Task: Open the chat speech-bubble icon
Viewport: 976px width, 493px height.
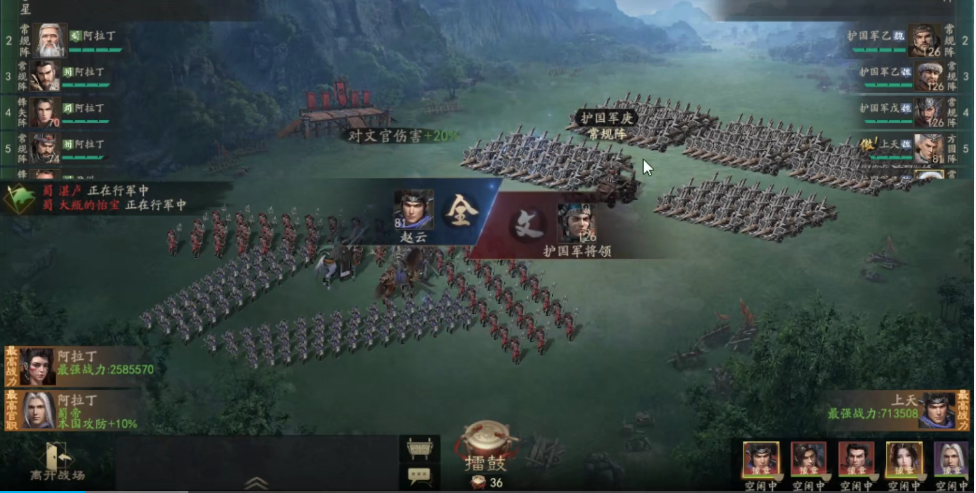Action: tap(420, 477)
